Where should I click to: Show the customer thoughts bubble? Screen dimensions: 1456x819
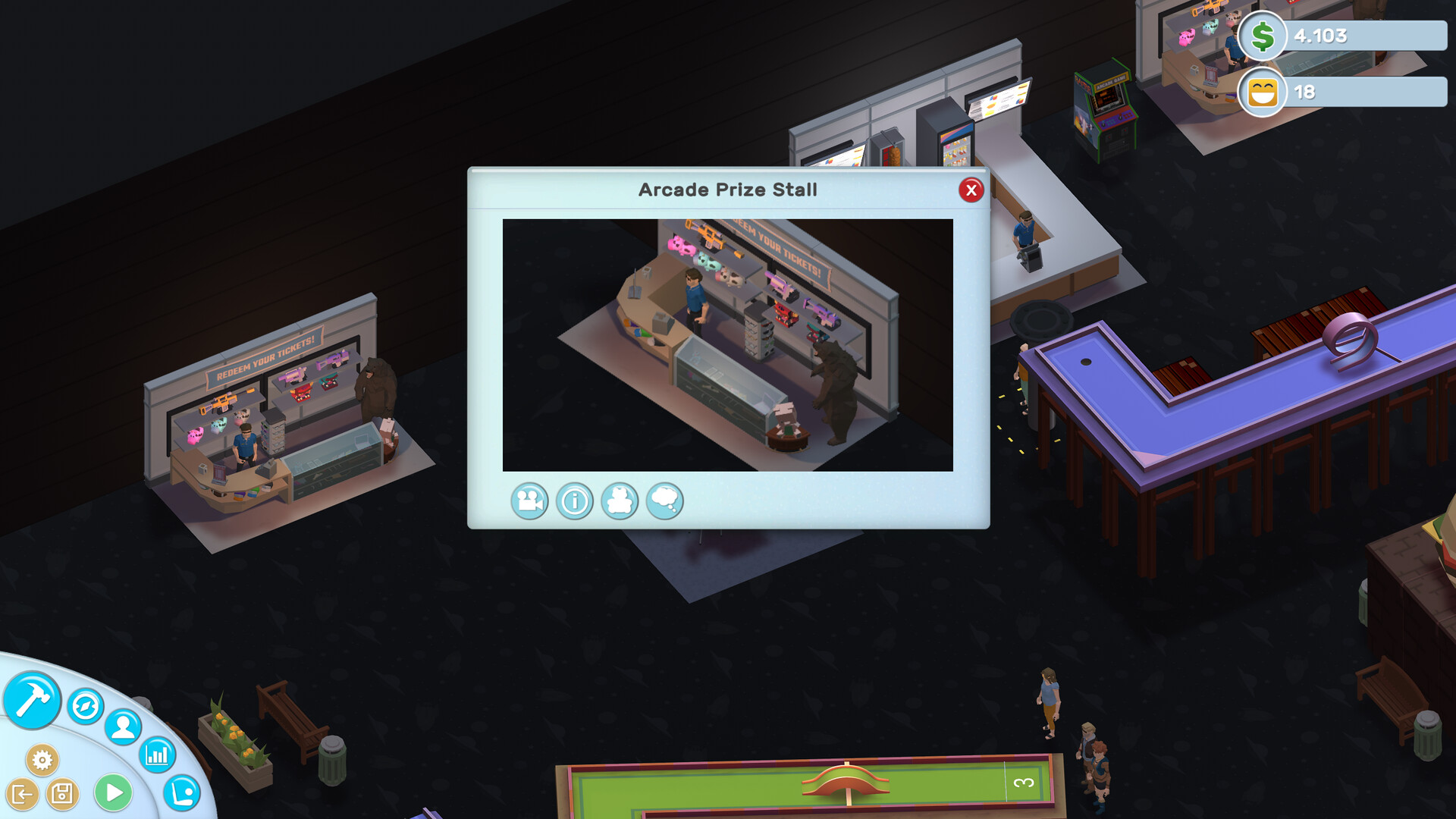pyautogui.click(x=664, y=501)
